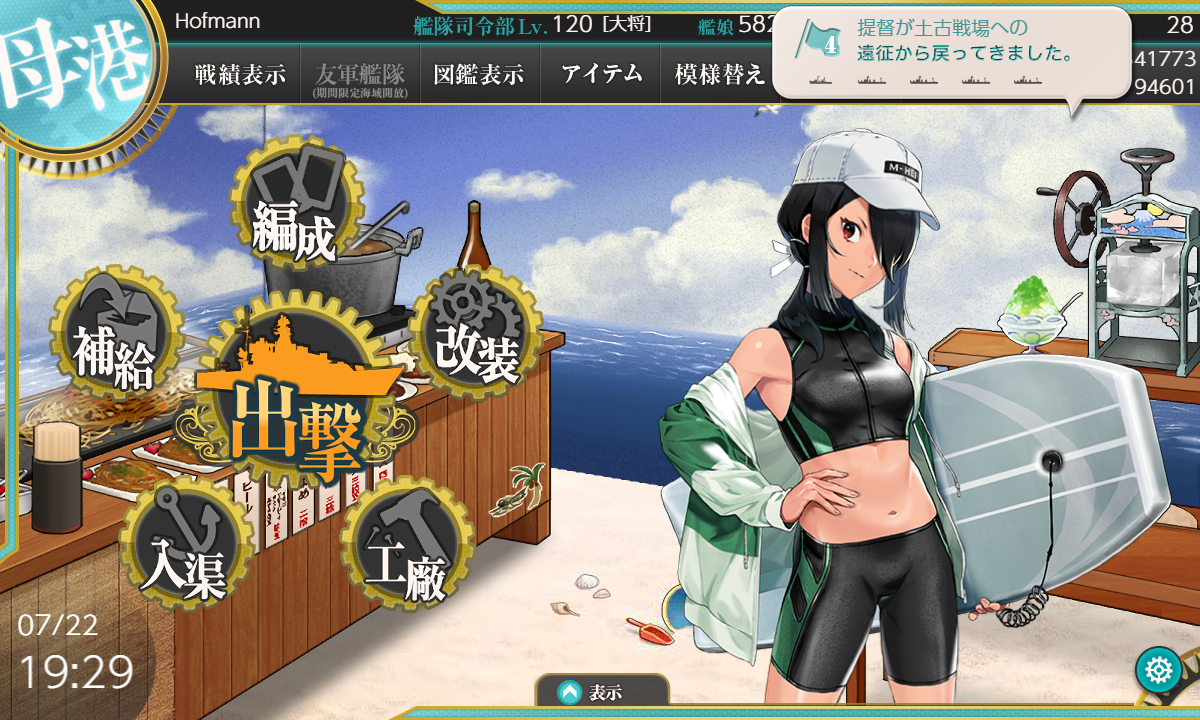Image resolution: width=1200 pixels, height=720 pixels.
Task: Open the アイテム items screen
Action: pyautogui.click(x=600, y=75)
